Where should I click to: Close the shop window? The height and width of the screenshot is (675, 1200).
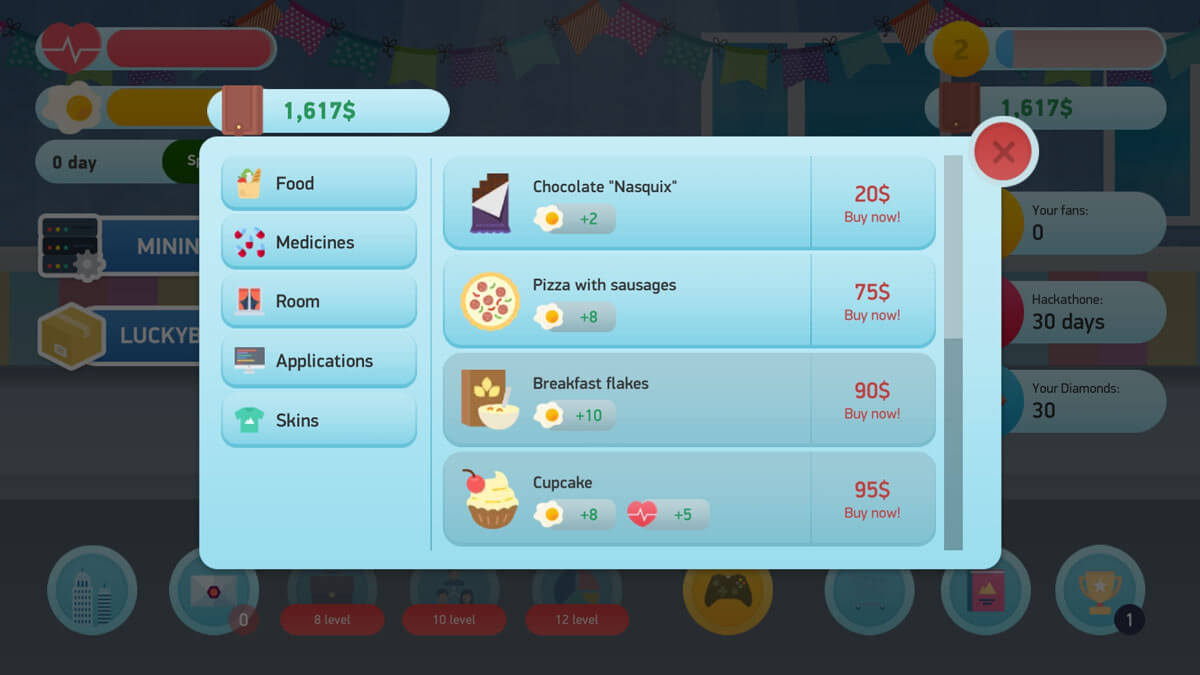click(x=1004, y=152)
